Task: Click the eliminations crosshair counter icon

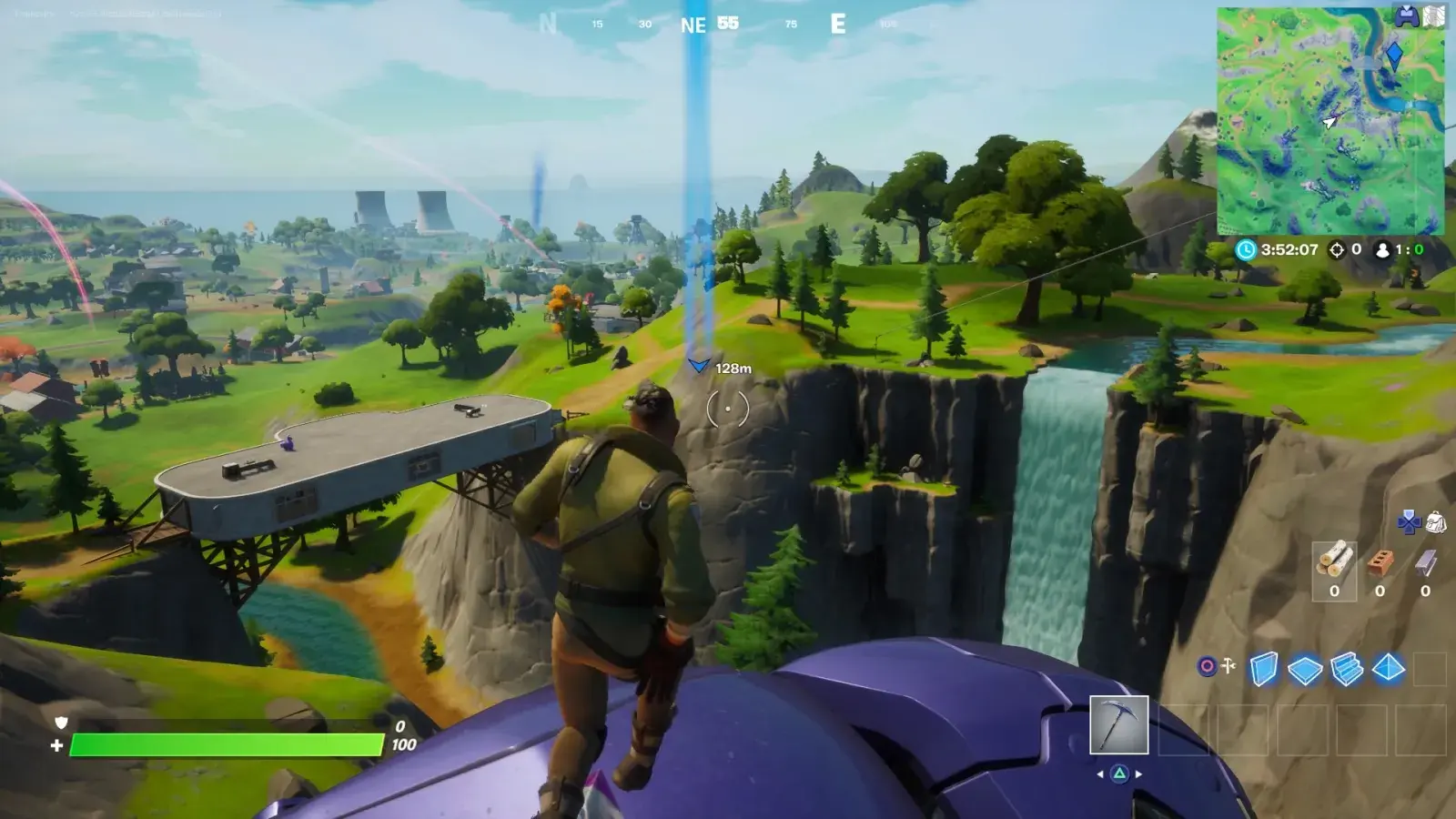Action: click(x=1337, y=249)
